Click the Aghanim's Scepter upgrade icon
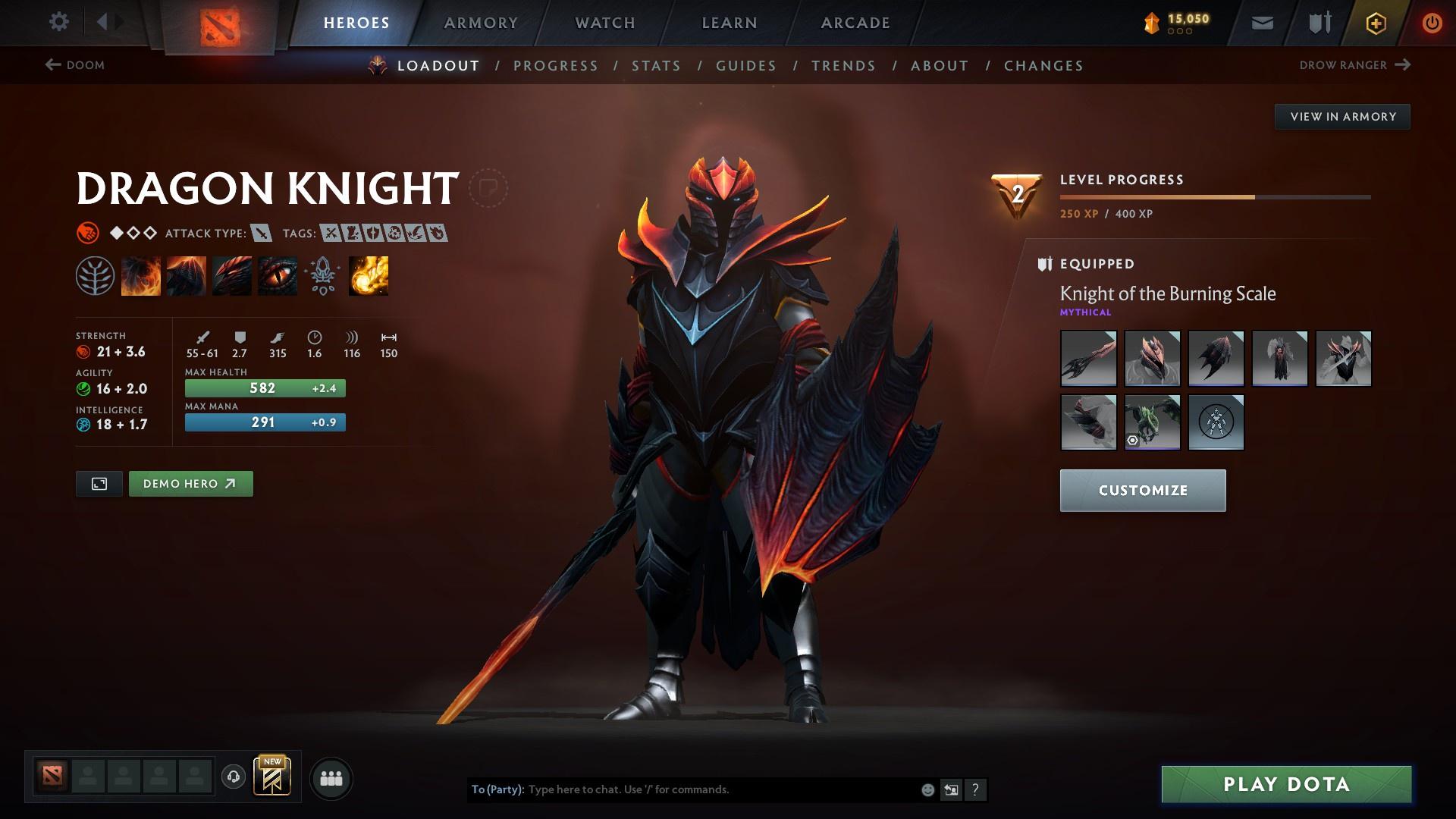The height and width of the screenshot is (819, 1456). point(322,275)
